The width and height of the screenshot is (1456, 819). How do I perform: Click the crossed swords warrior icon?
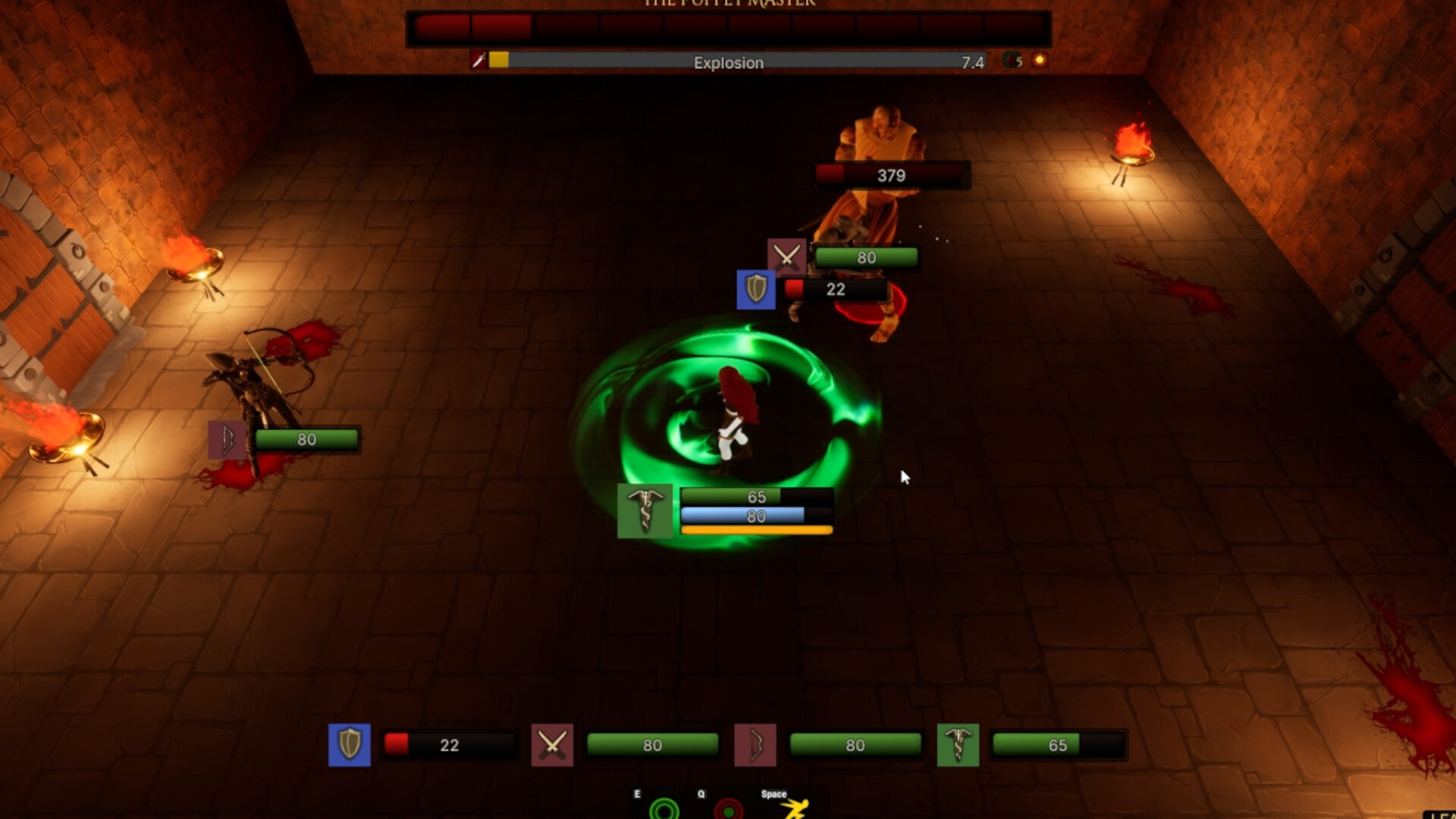552,745
